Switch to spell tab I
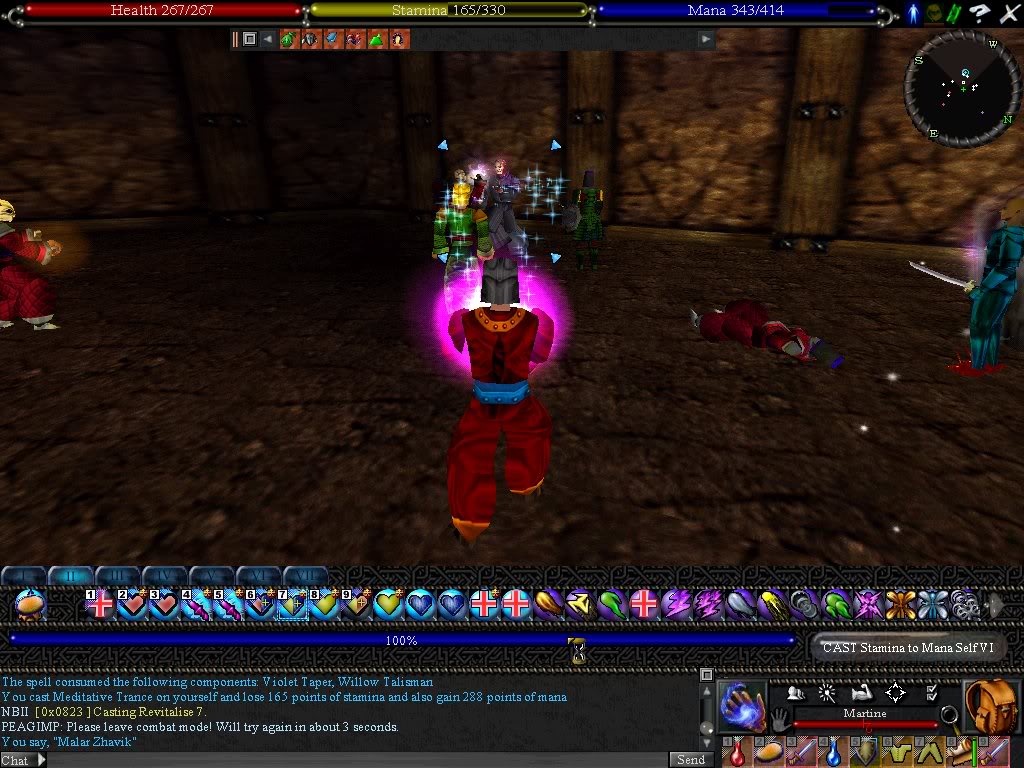 coord(24,576)
